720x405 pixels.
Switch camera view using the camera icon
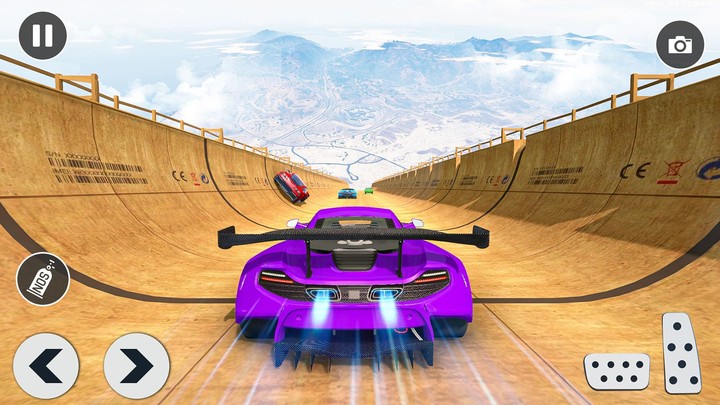pyautogui.click(x=680, y=45)
